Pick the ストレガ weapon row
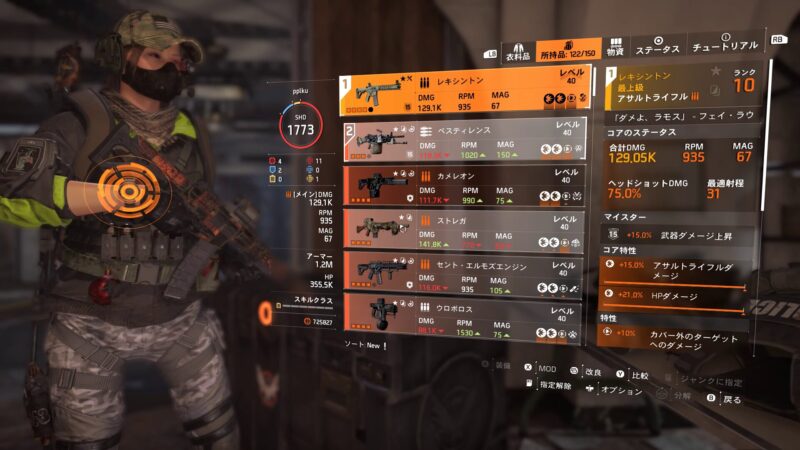Image resolution: width=800 pixels, height=450 pixels. [x=471, y=228]
